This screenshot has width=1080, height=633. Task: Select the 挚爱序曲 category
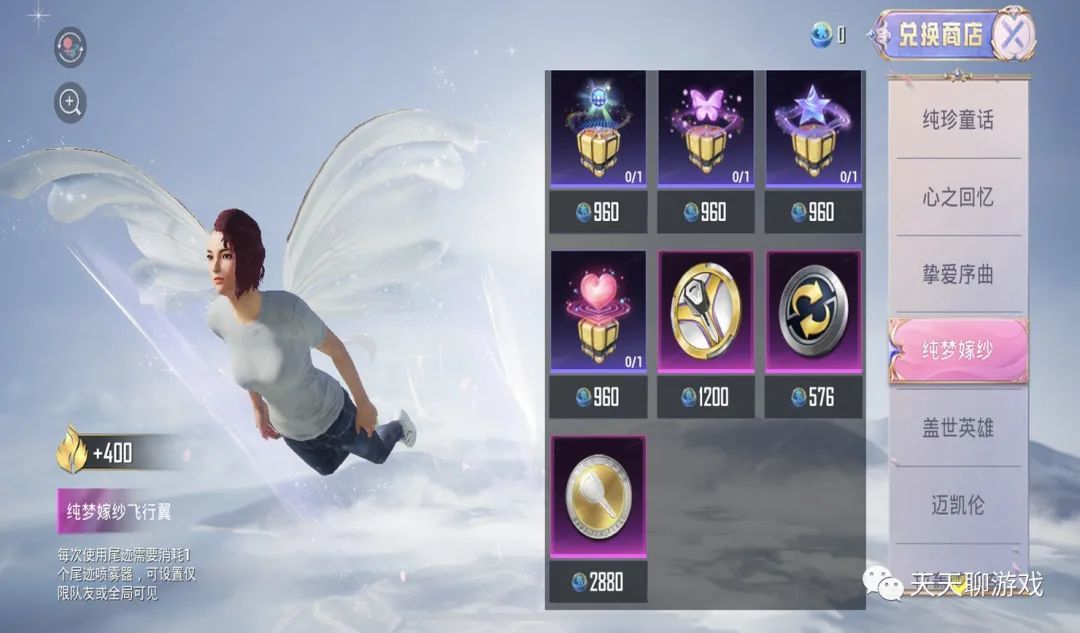tap(958, 274)
